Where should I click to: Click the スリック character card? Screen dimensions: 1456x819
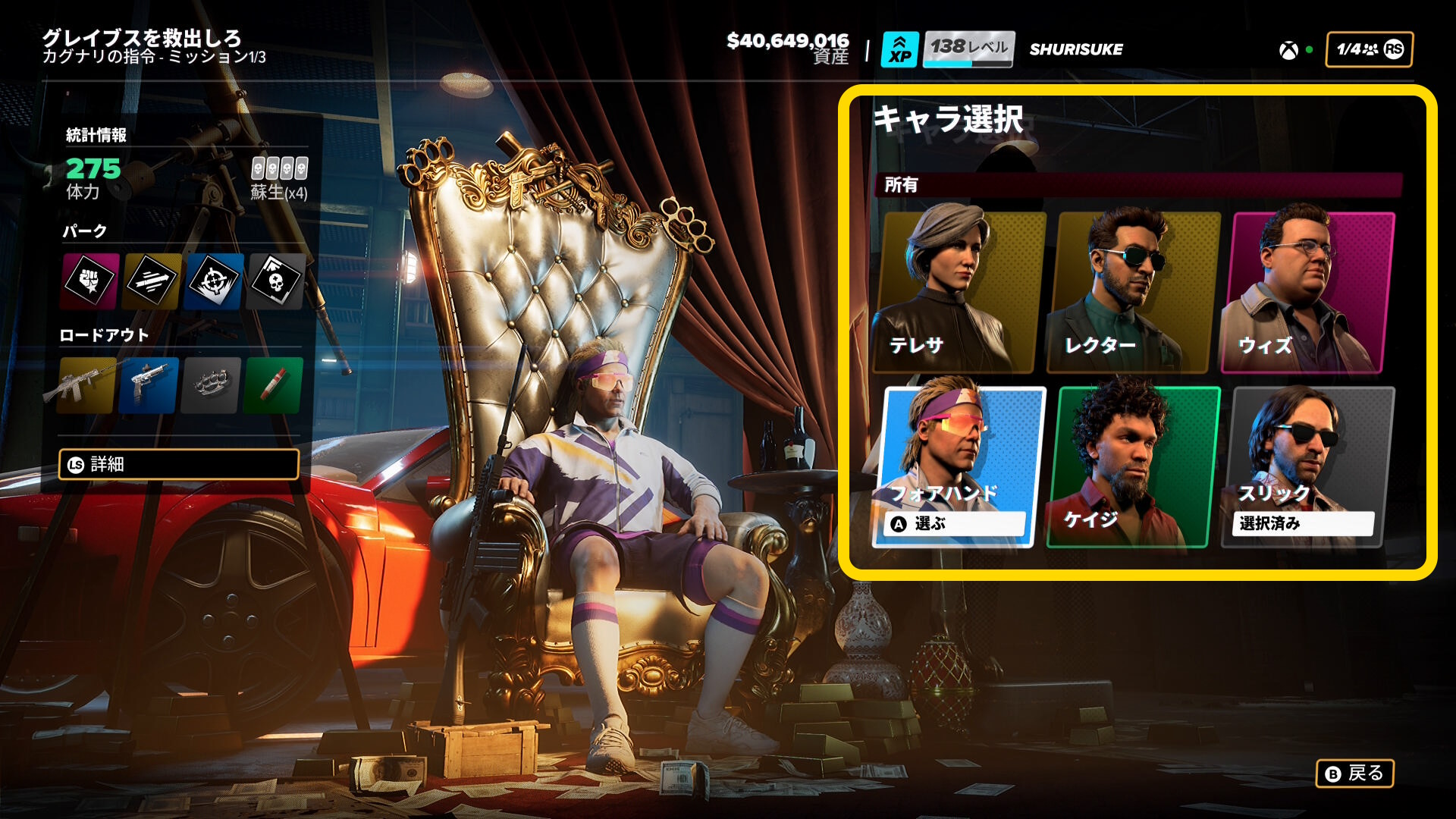[1307, 466]
